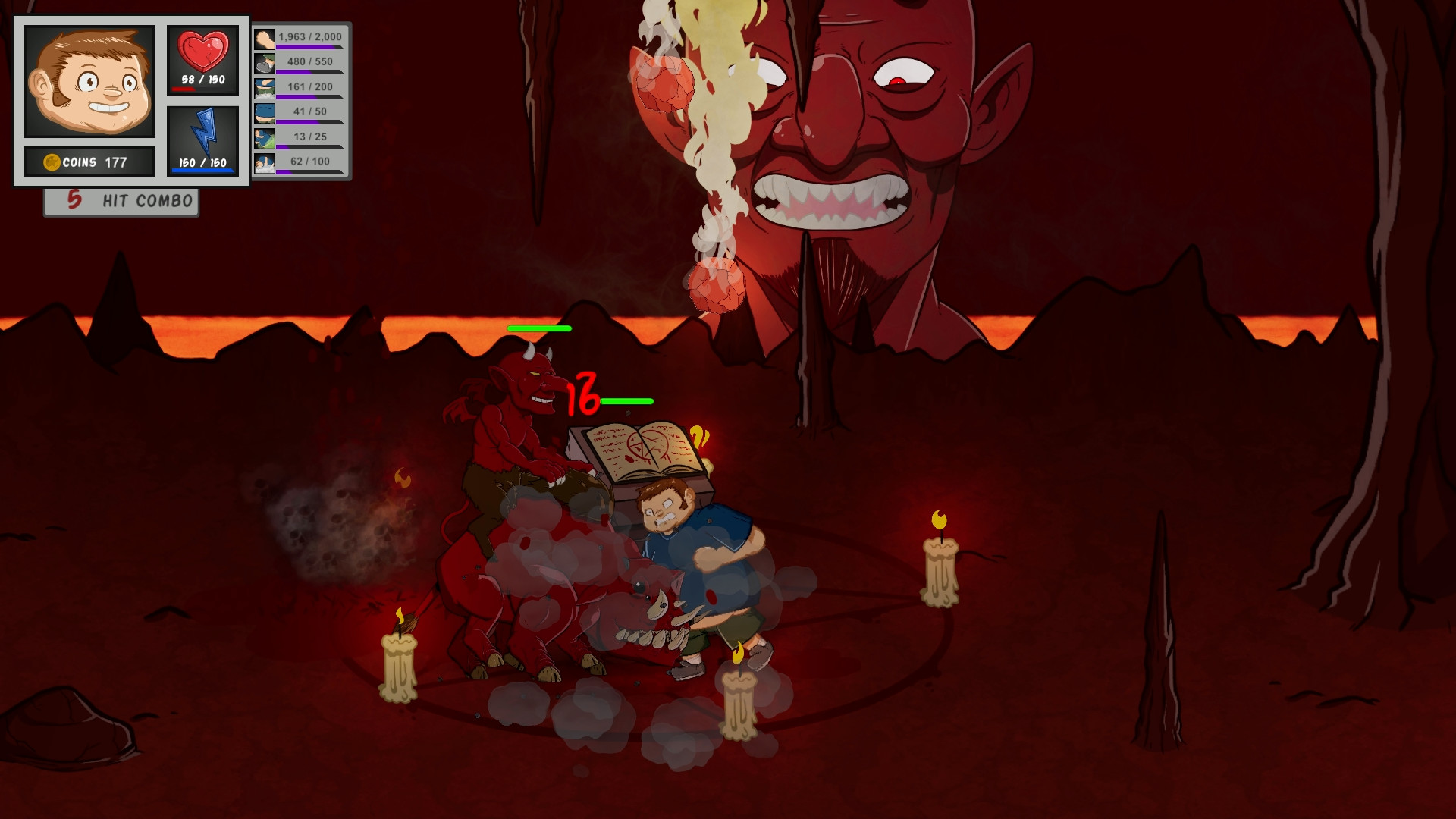
Task: Click the gold coin icon beside the coins count
Action: point(52,161)
